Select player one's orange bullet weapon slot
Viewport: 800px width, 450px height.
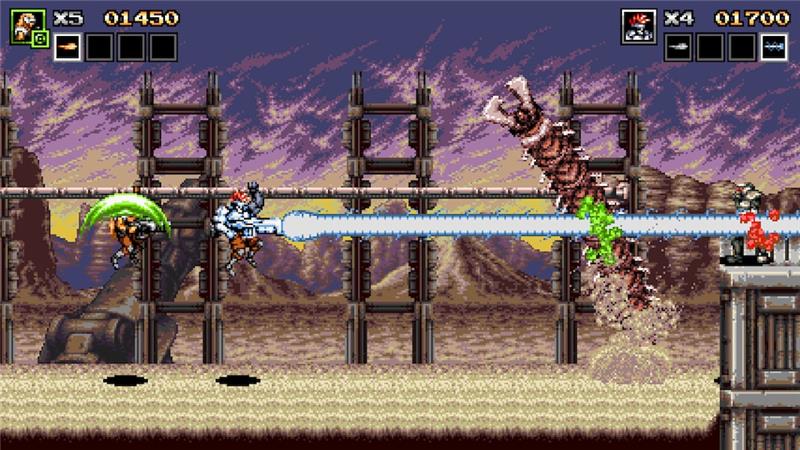67,47
